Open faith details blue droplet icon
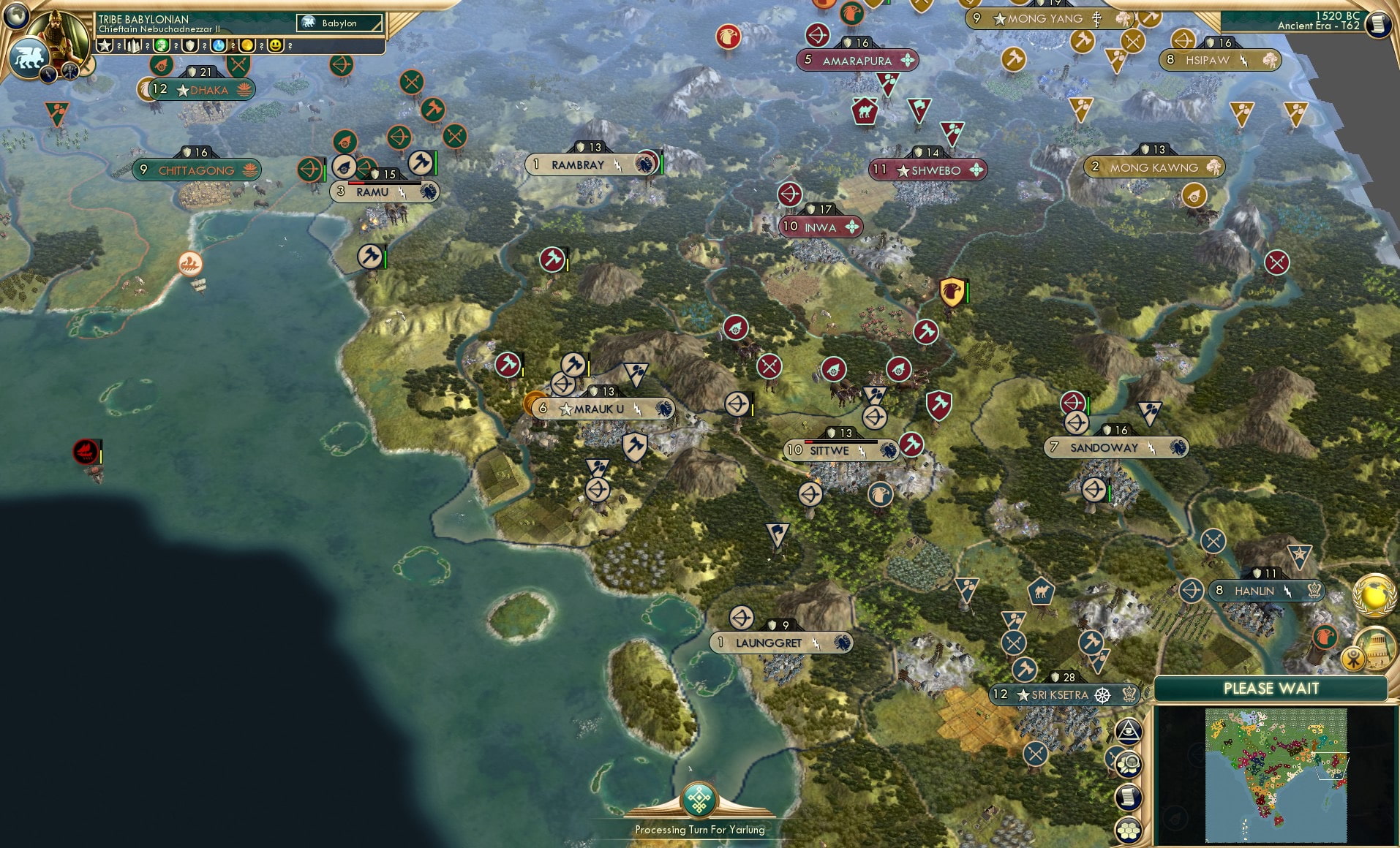Screen dimensions: 1400x848 pos(219,45)
